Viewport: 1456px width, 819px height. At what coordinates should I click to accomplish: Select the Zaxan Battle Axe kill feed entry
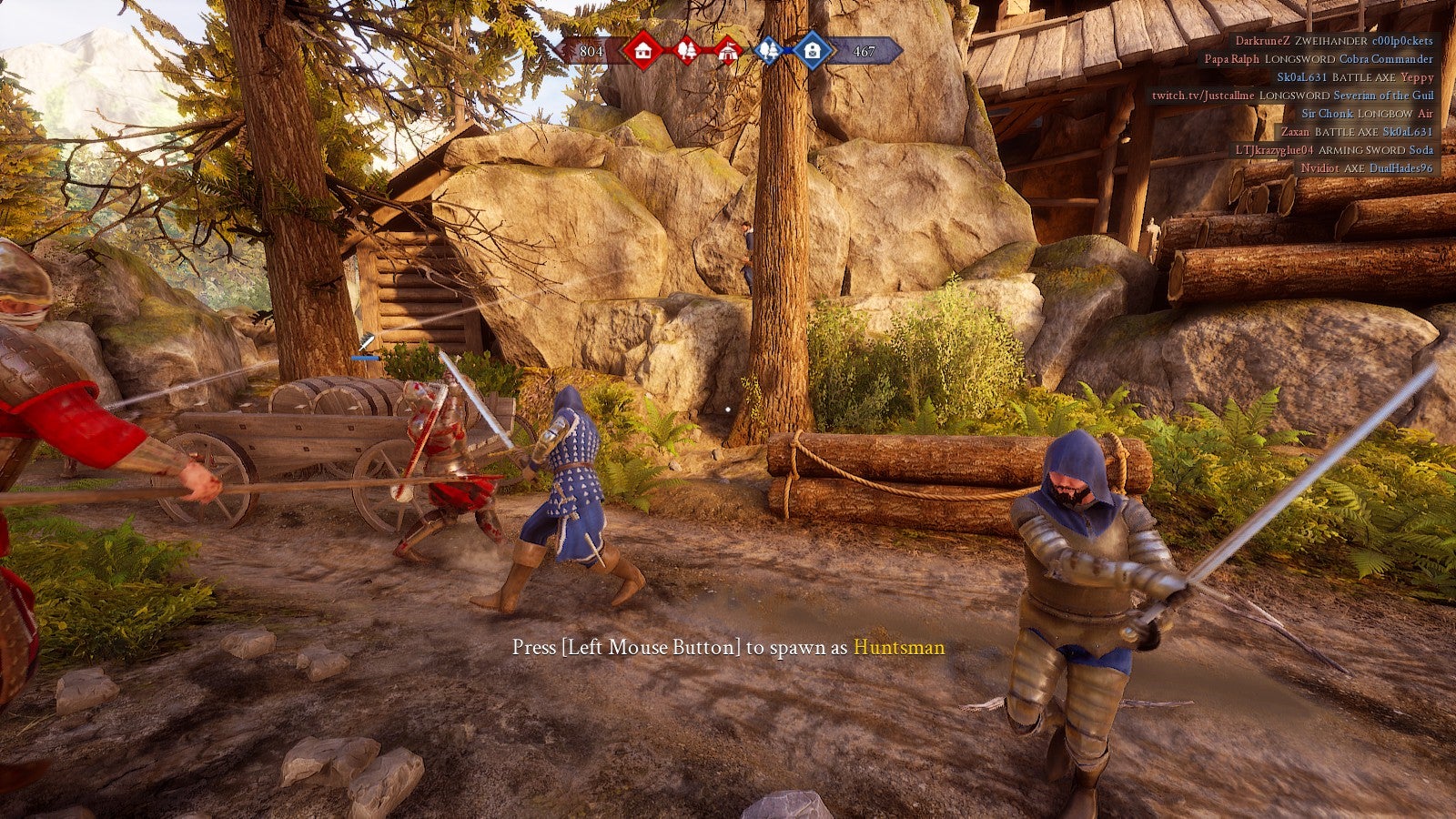(1356, 132)
